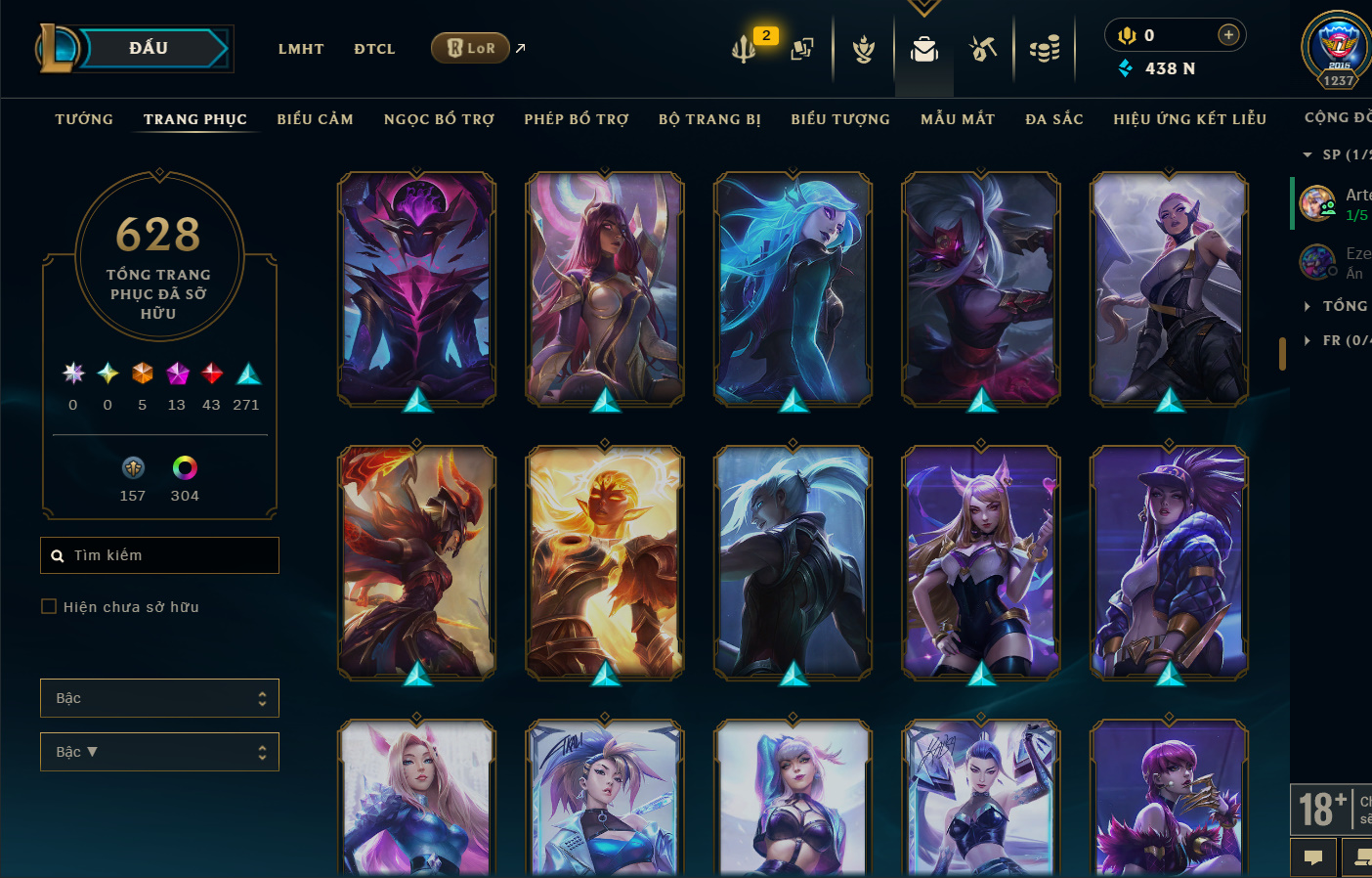The height and width of the screenshot is (878, 1372).
Task: Open the LMHT home menu
Action: [301, 49]
